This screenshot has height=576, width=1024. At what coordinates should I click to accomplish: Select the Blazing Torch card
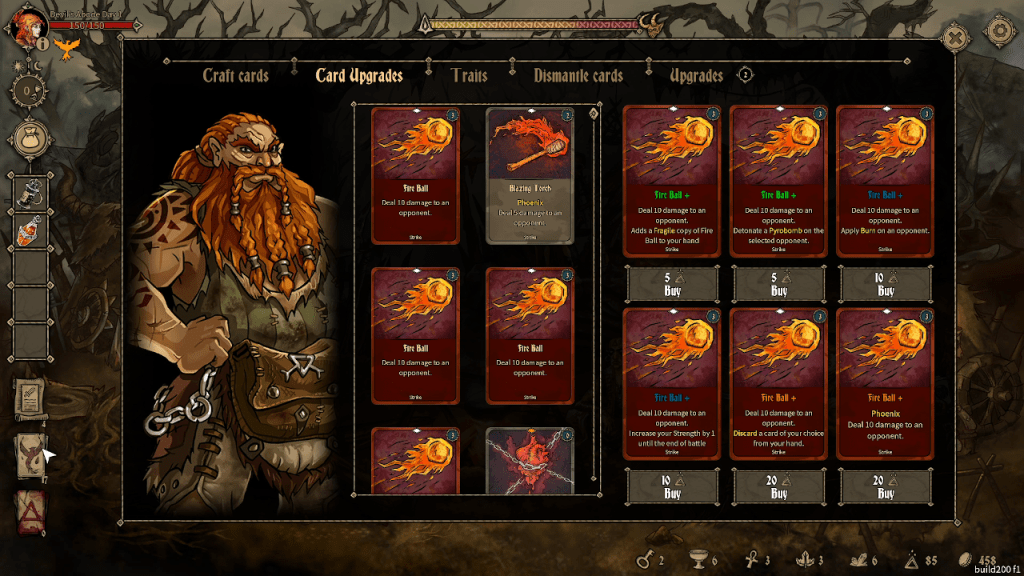click(x=530, y=176)
